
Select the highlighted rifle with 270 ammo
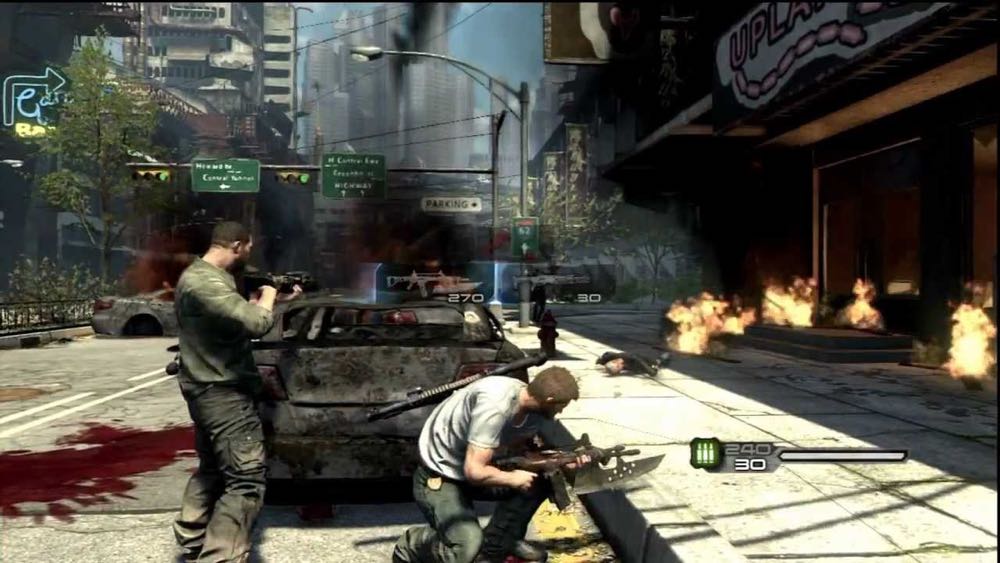(434, 283)
